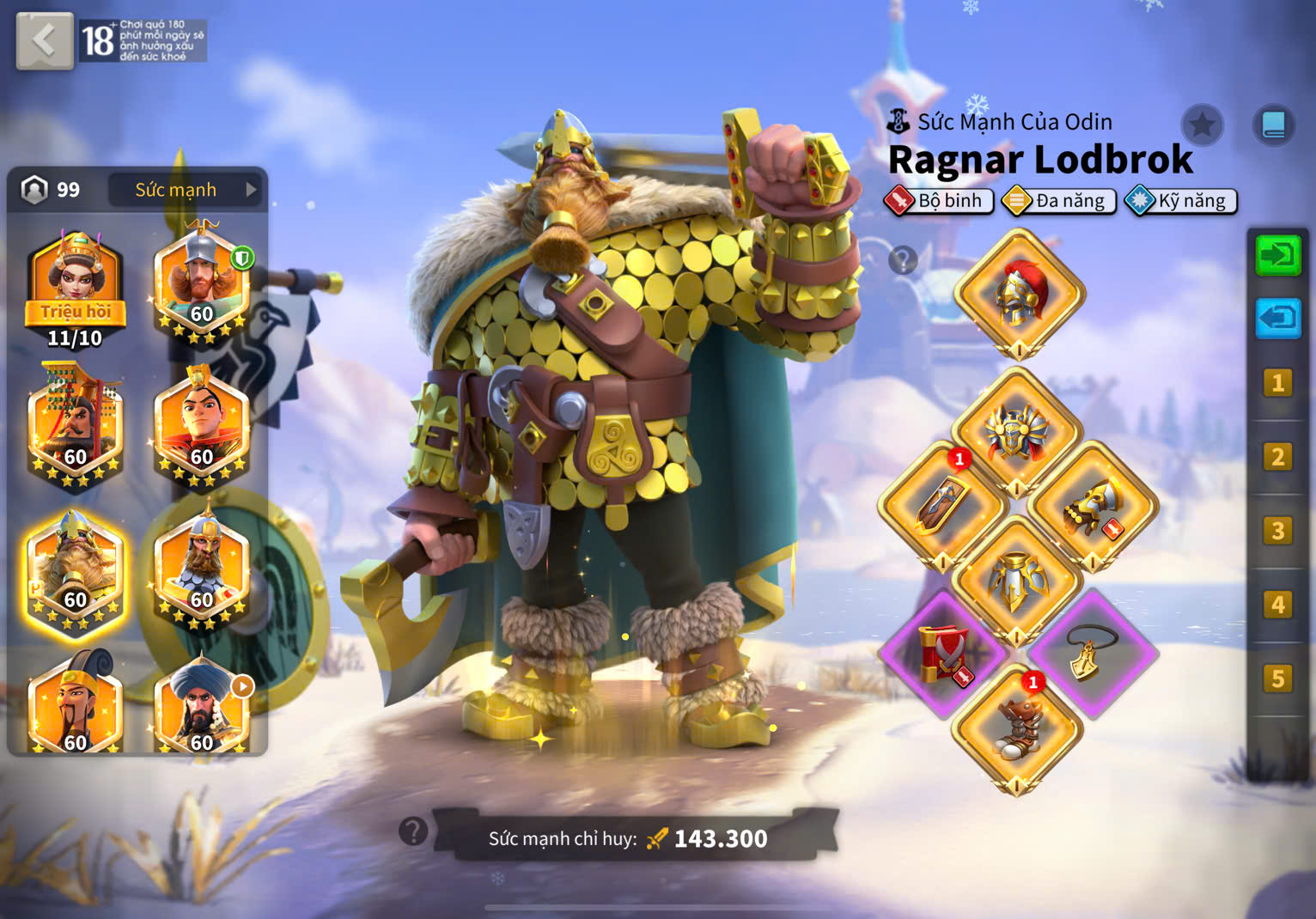Select the Ragnar Lodbrok commander portrait
Viewport: 1316px width, 919px height.
(x=76, y=574)
